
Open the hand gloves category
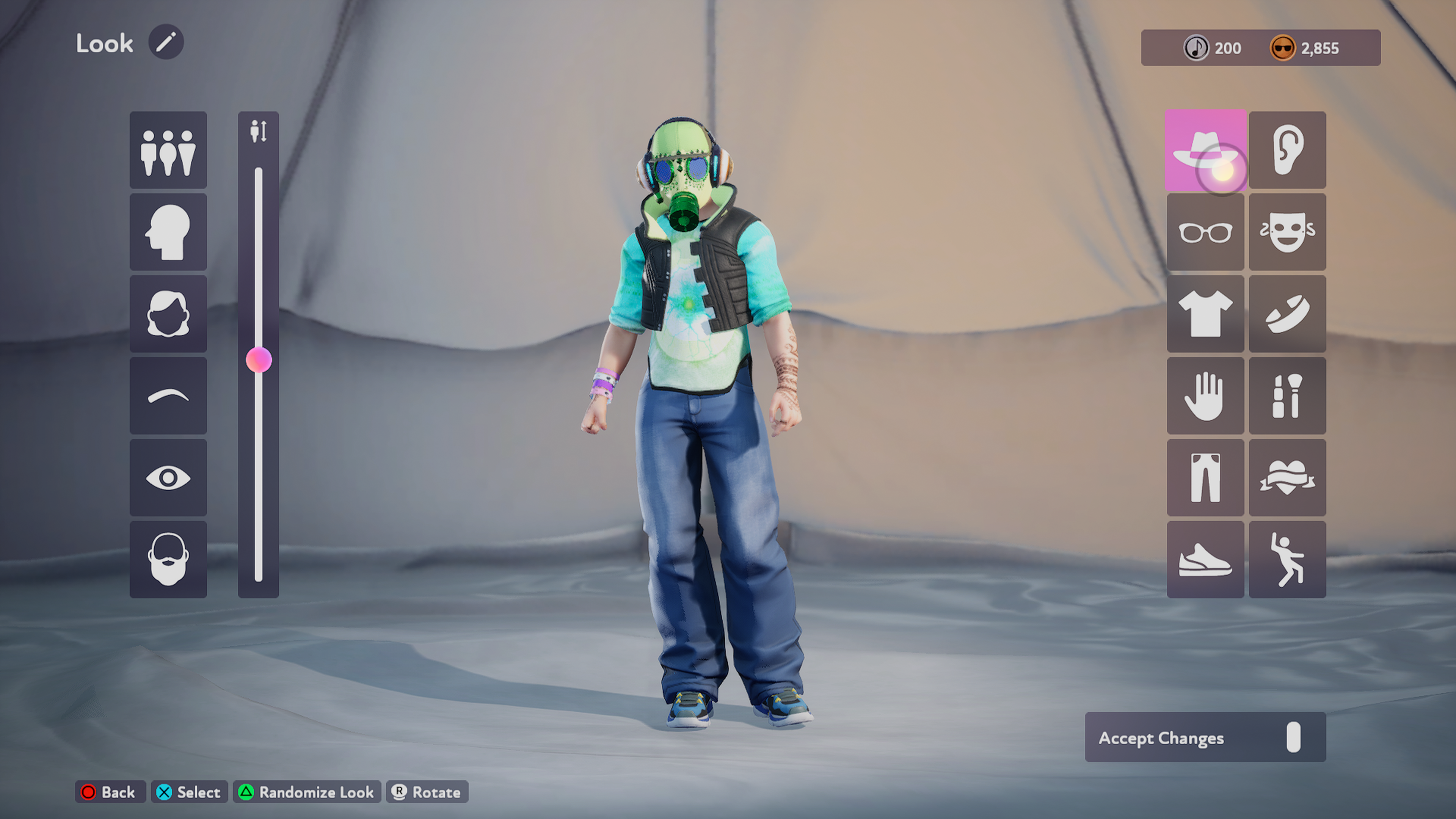point(1205,396)
